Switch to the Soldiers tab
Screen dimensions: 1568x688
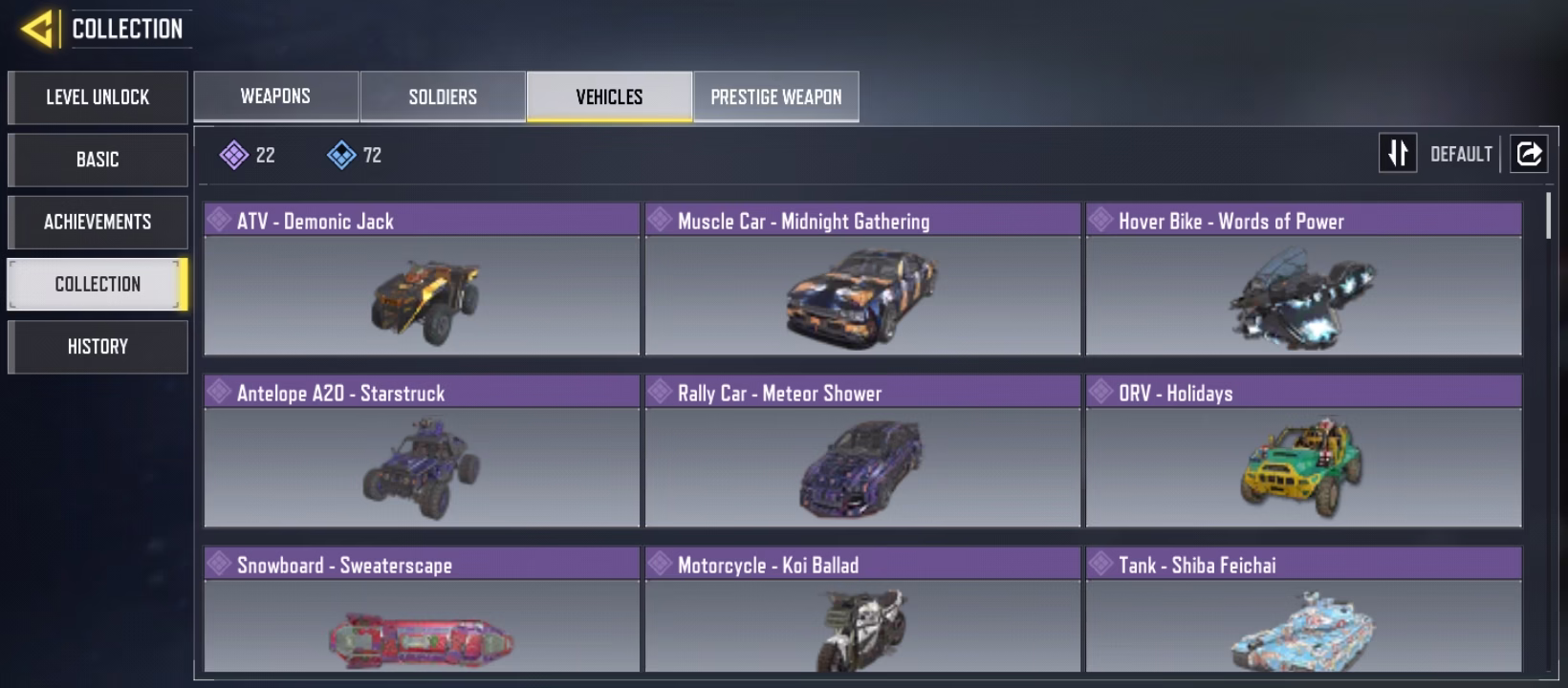tap(443, 97)
